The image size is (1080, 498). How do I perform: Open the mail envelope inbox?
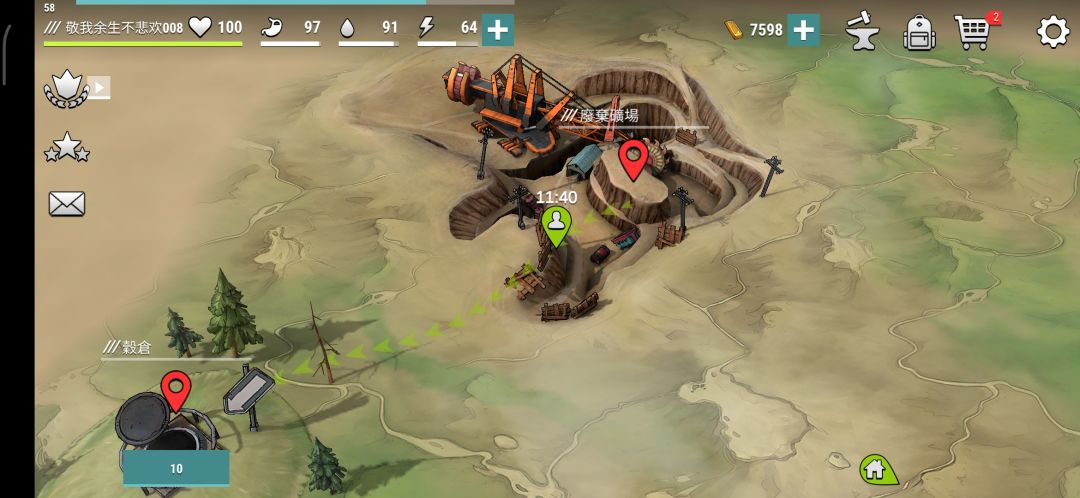67,204
